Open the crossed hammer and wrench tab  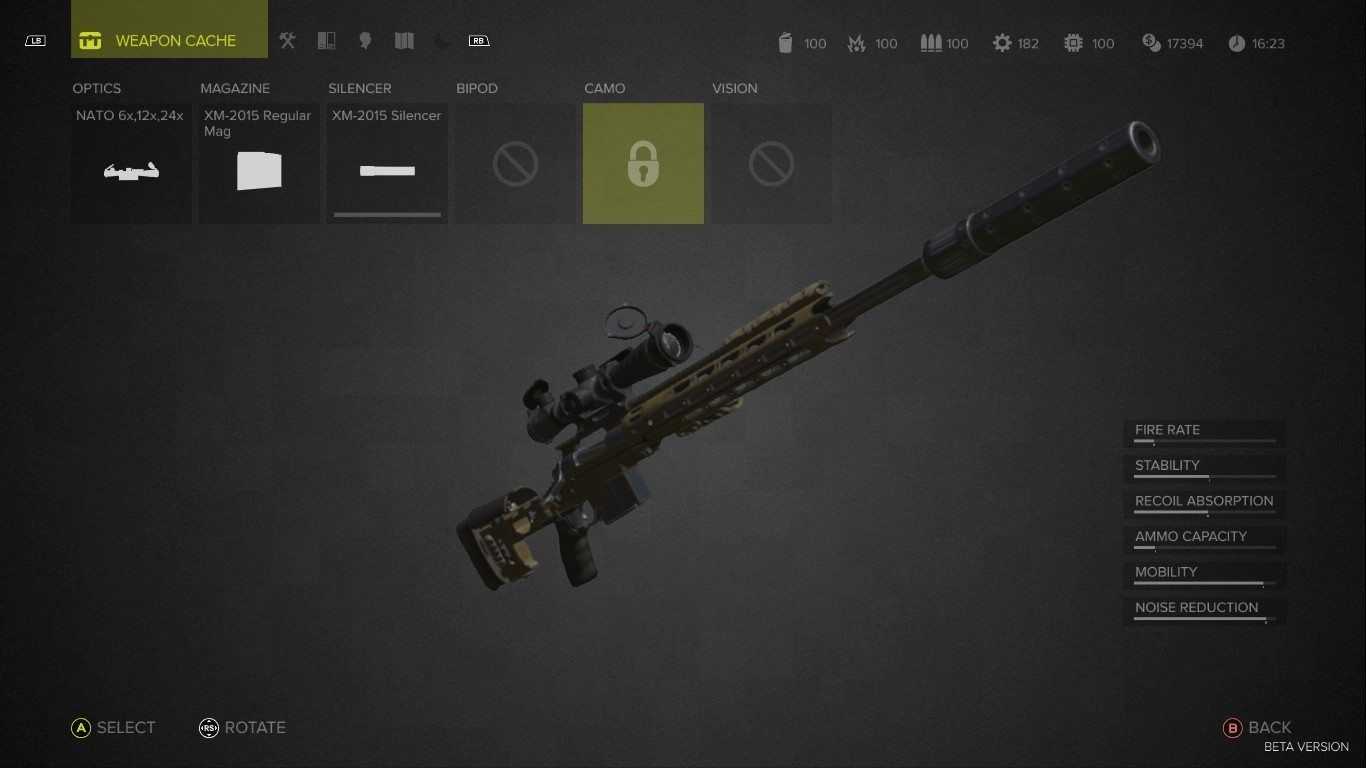(x=288, y=41)
